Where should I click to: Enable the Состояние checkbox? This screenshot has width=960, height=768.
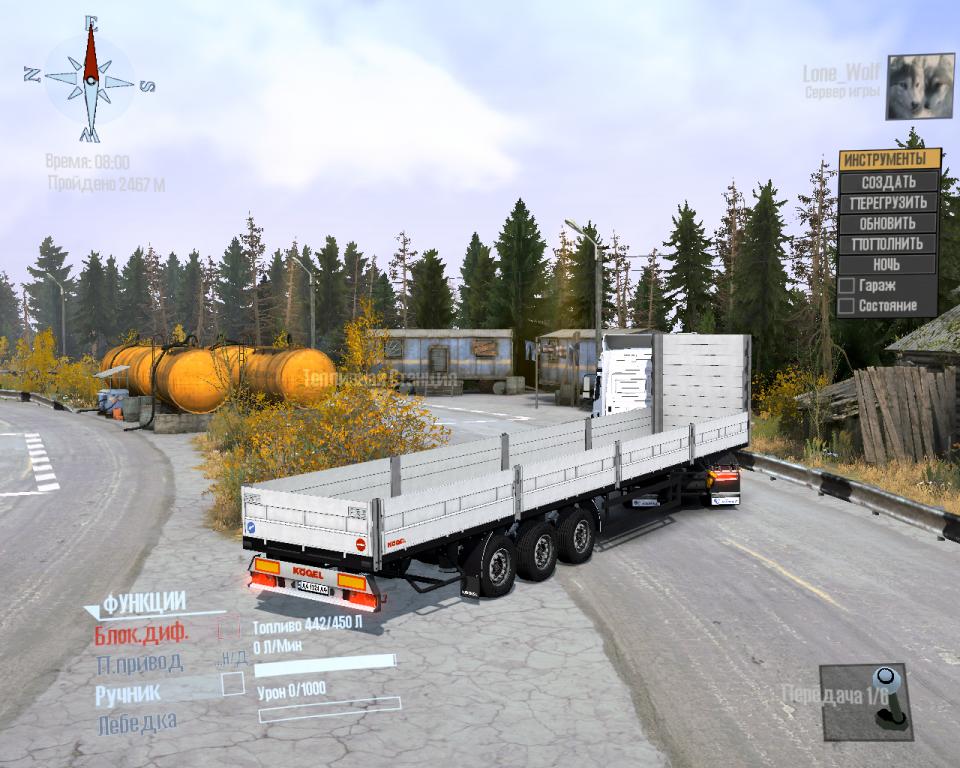(x=847, y=306)
